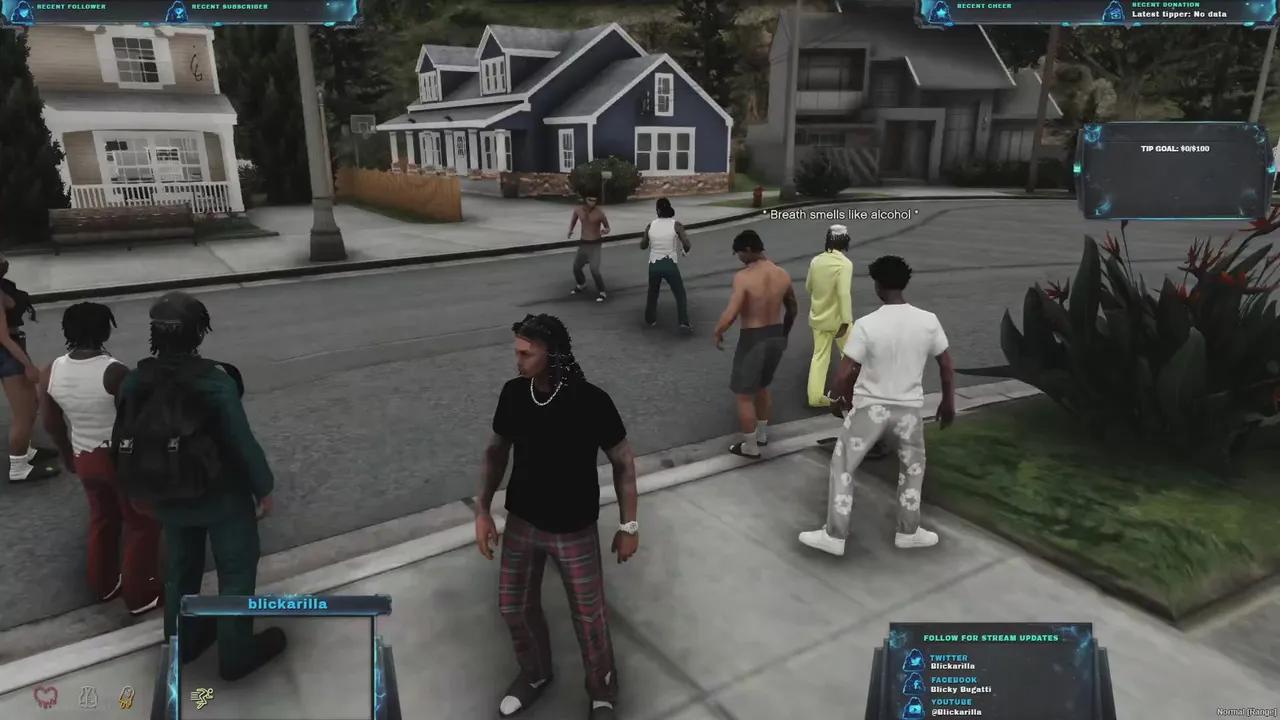
Task: Click the running man stamina icon
Action: (x=201, y=696)
